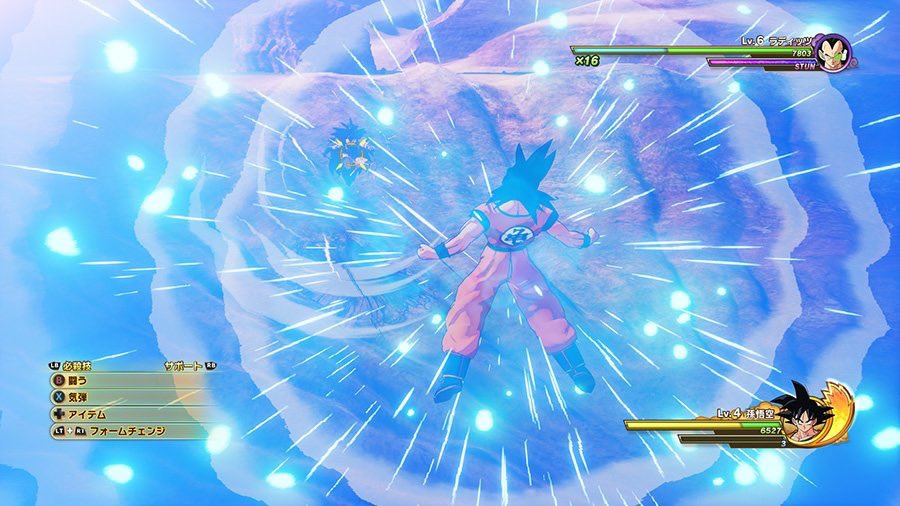Switch to the サポート support palette
This screenshot has width=900, height=506.
[x=182, y=366]
